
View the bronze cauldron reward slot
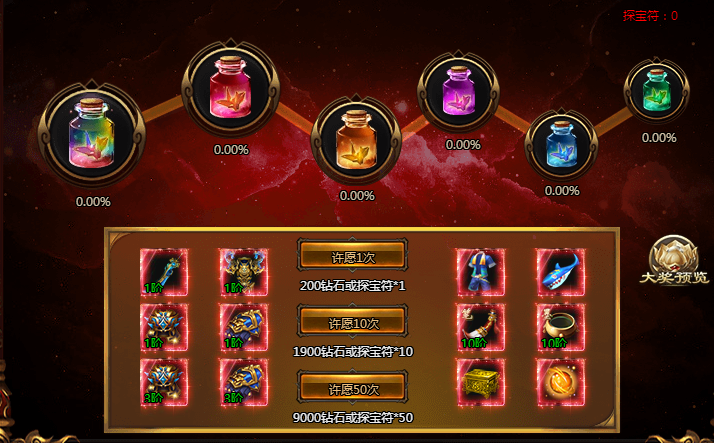click(560, 327)
